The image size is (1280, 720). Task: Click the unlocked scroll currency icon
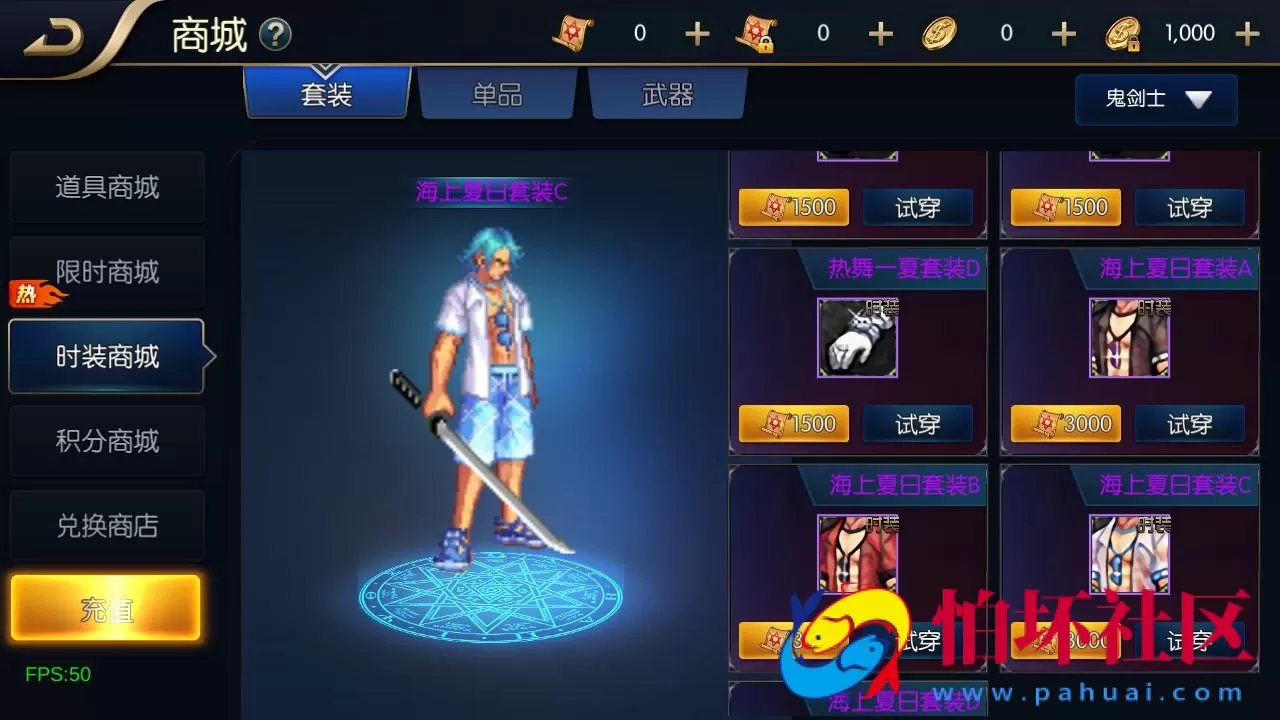(x=572, y=32)
